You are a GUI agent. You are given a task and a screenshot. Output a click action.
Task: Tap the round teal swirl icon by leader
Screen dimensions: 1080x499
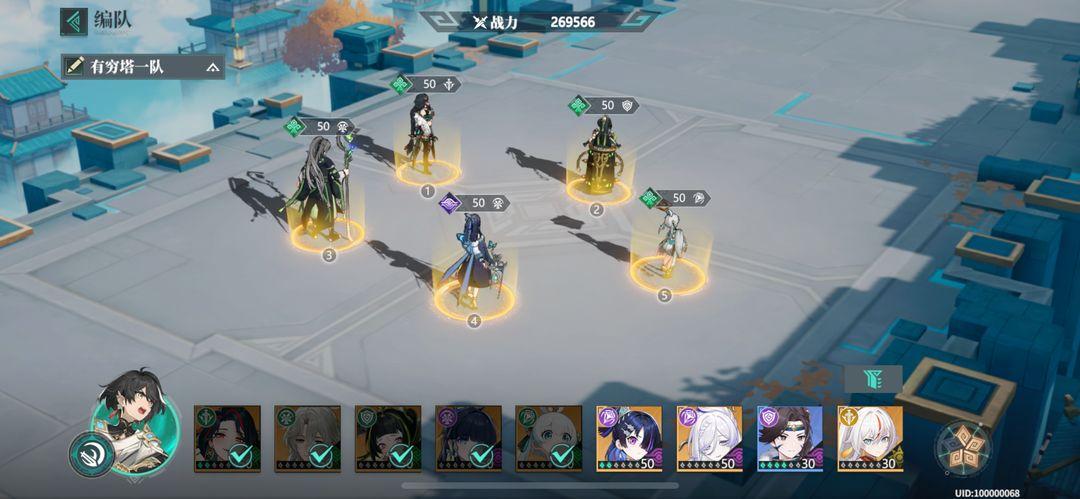pyautogui.click(x=90, y=454)
